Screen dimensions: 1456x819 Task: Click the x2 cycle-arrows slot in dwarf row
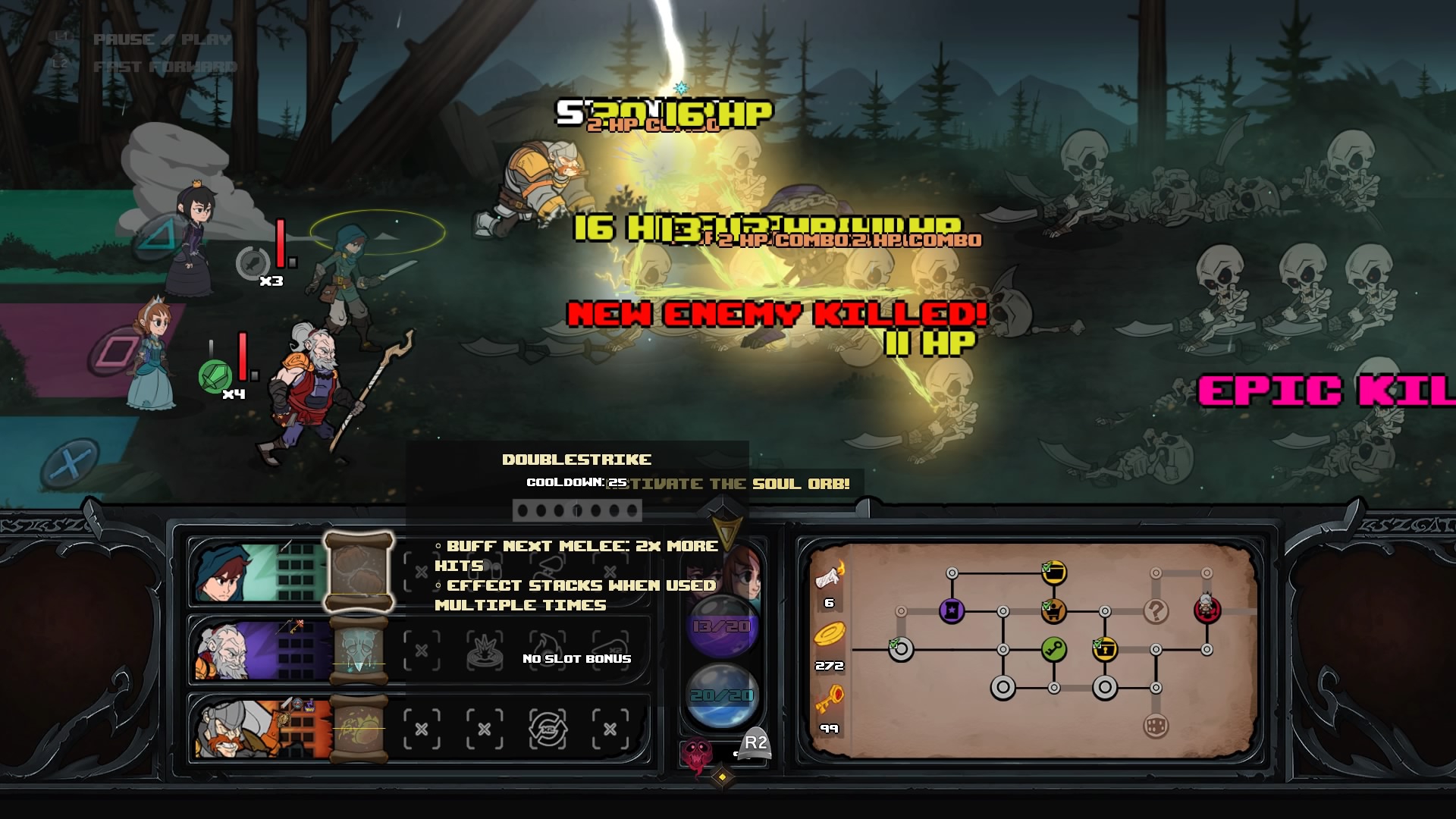click(547, 729)
